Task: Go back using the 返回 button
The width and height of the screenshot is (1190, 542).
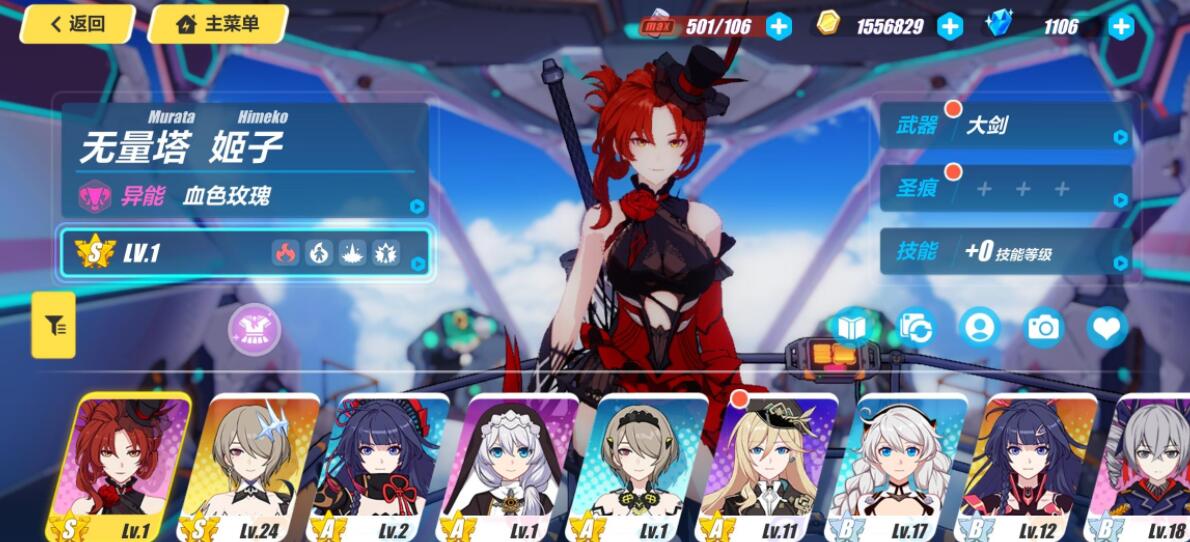Action: 78,24
